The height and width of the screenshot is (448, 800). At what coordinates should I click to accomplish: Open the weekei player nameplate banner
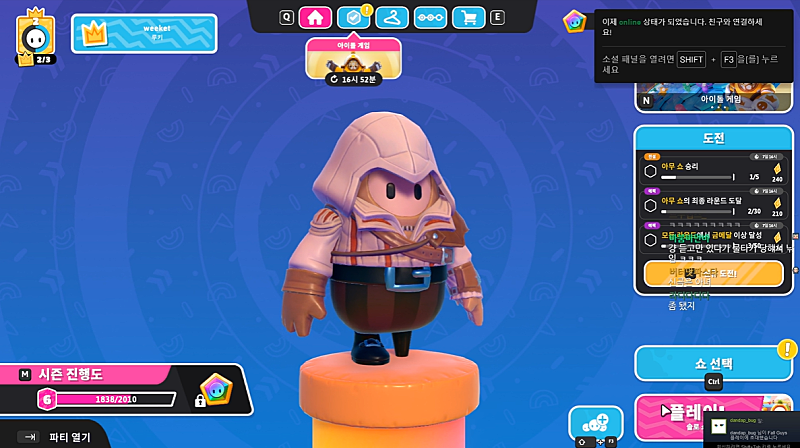pos(144,33)
